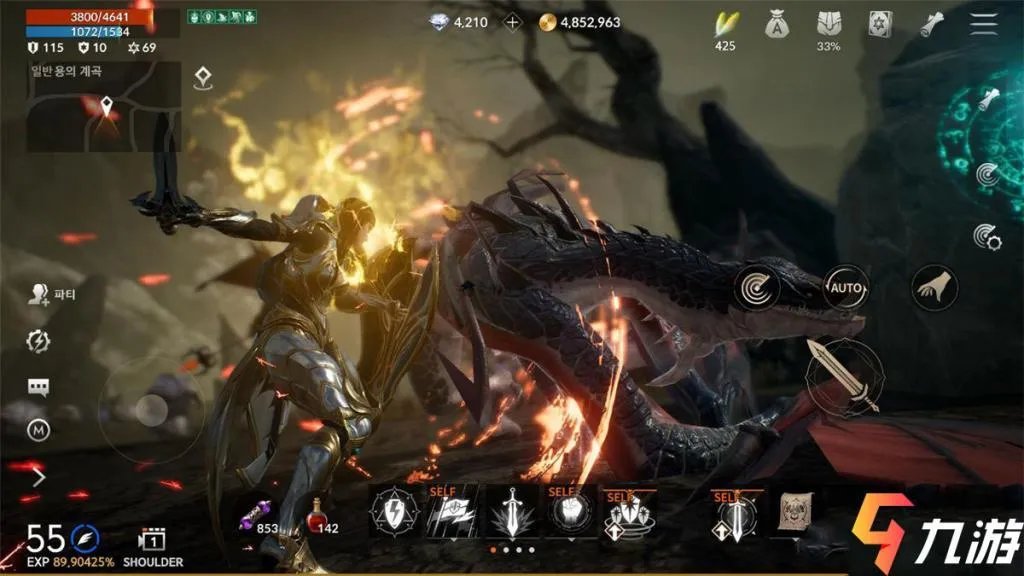Tap the plus button beside diamonds
The image size is (1024, 576).
pyautogui.click(x=513, y=22)
